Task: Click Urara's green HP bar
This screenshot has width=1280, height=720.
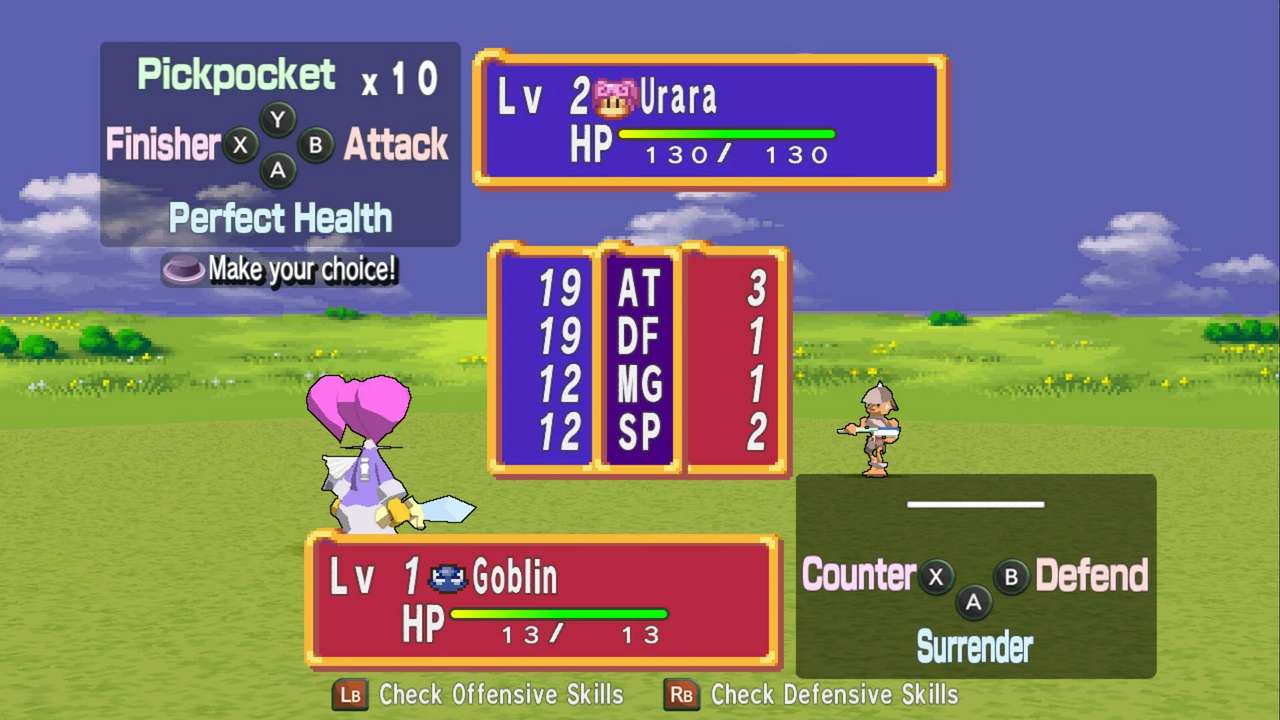Action: (x=727, y=132)
